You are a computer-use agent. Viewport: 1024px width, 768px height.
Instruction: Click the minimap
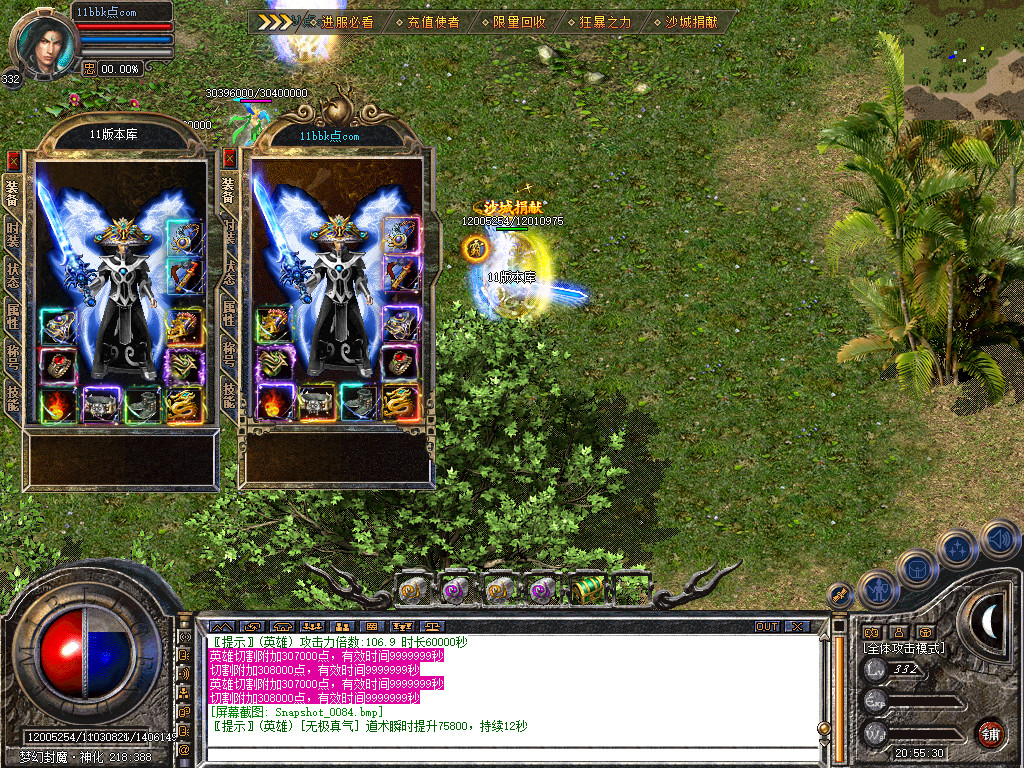coord(963,60)
